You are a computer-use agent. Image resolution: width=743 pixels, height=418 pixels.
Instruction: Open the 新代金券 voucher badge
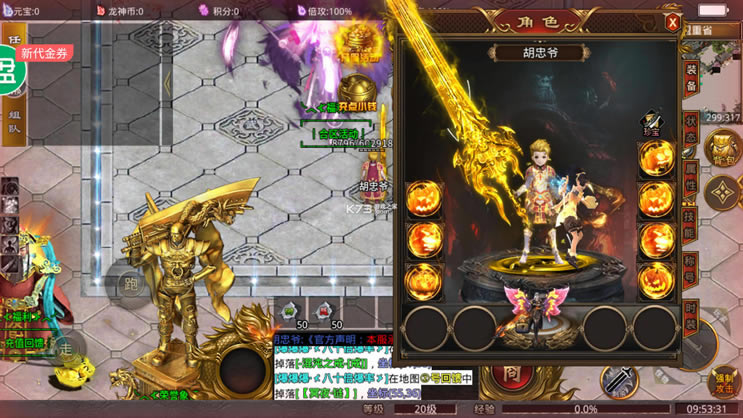tap(46, 54)
